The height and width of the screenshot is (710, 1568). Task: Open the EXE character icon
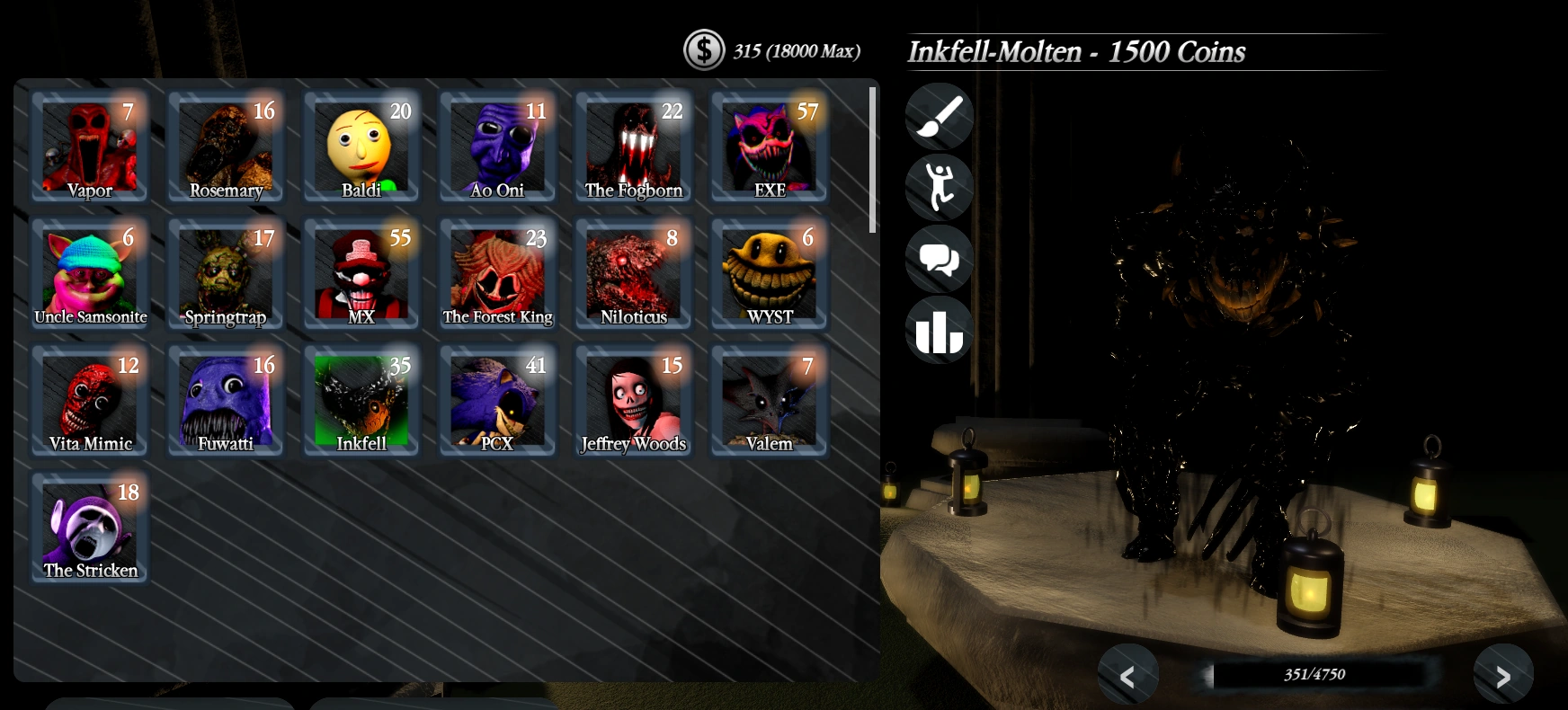[769, 146]
